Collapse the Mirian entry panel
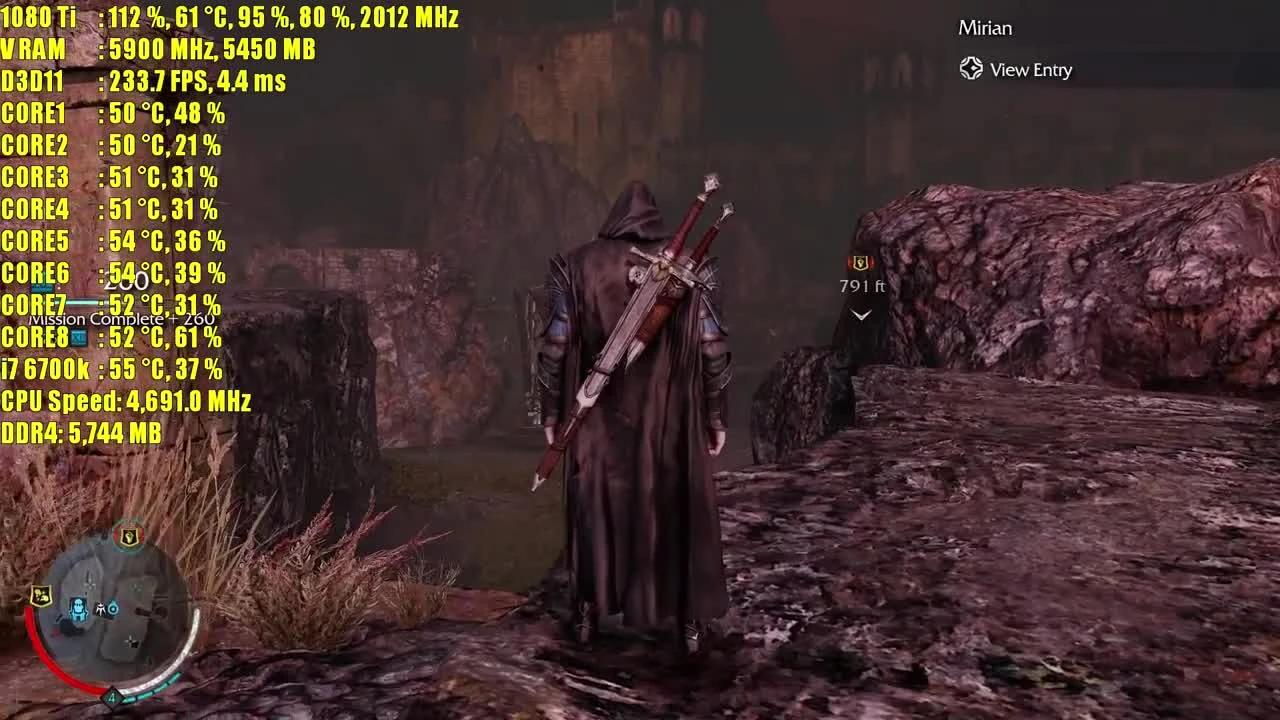Viewport: 1280px width, 720px height. tap(985, 28)
